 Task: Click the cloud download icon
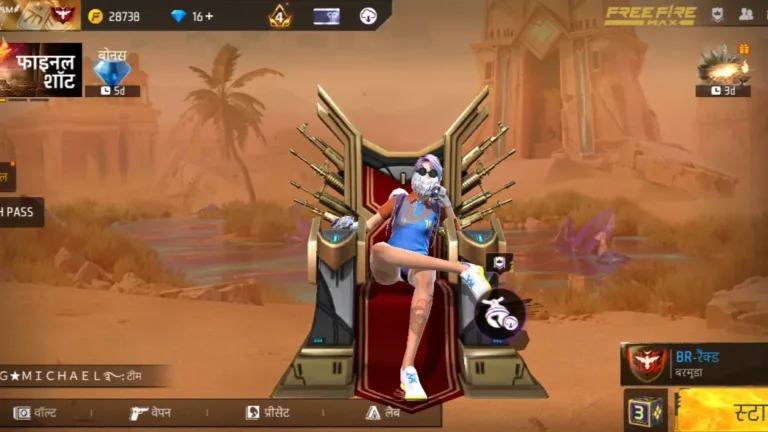pyautogui.click(x=369, y=15)
